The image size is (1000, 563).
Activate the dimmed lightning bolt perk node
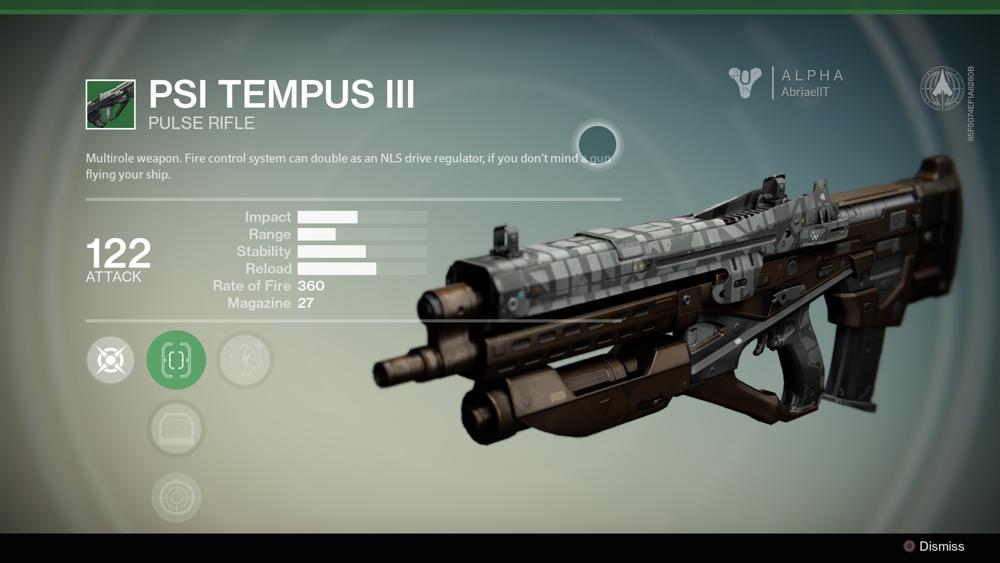tap(245, 360)
